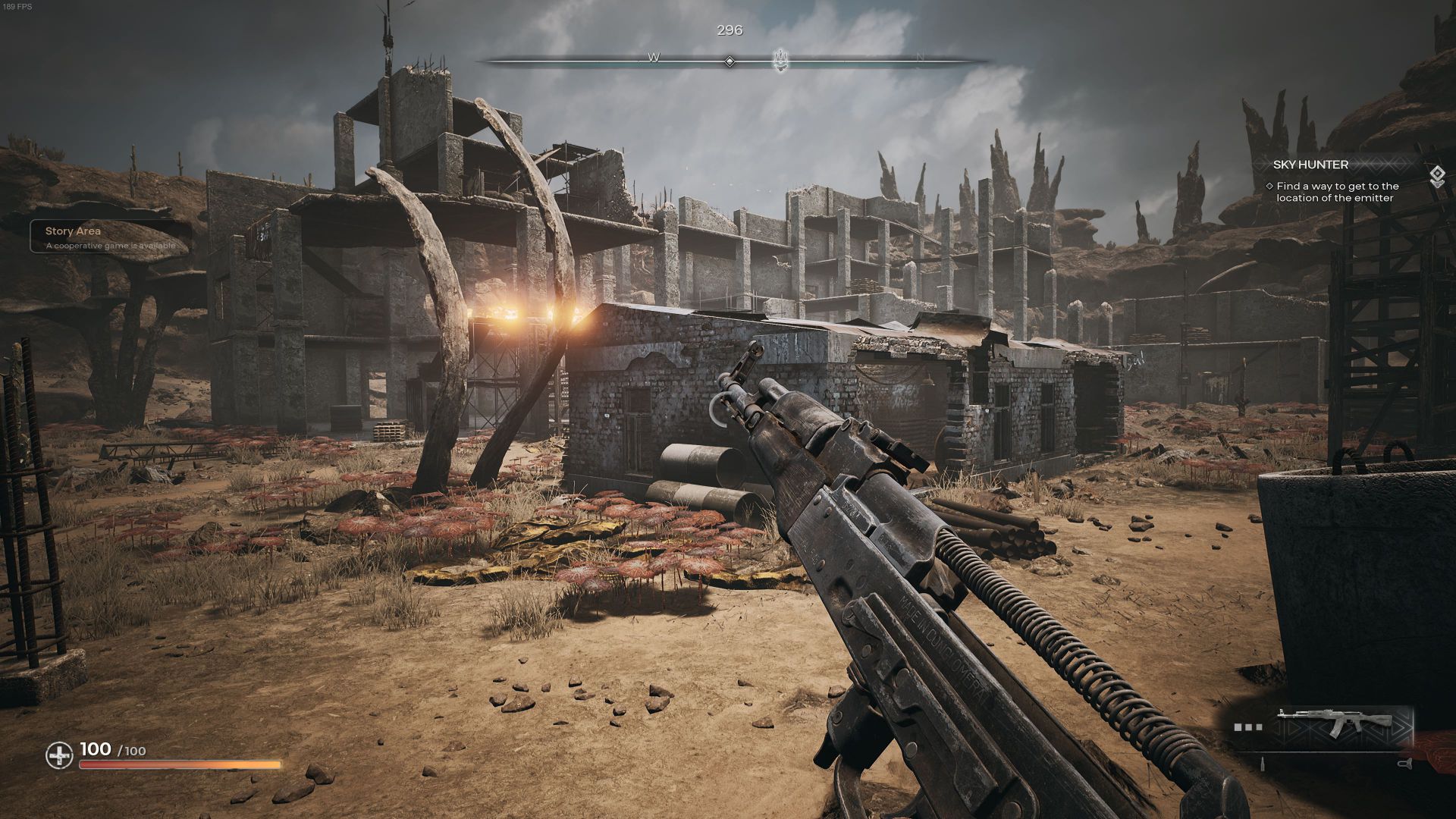Open the Sky Hunter quest tracker
The image size is (1456, 819).
coord(1300,165)
